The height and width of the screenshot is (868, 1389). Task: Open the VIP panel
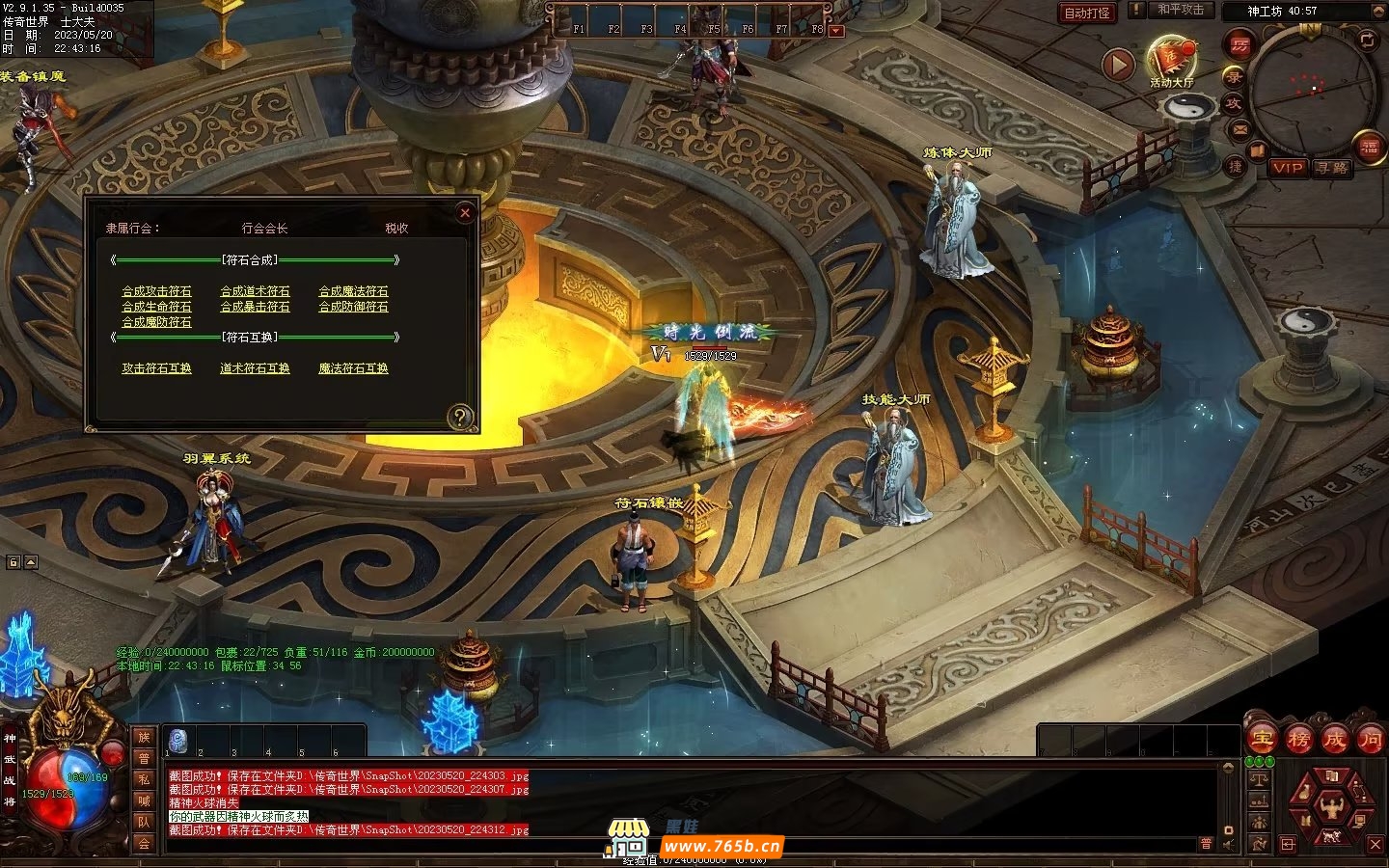click(1287, 168)
